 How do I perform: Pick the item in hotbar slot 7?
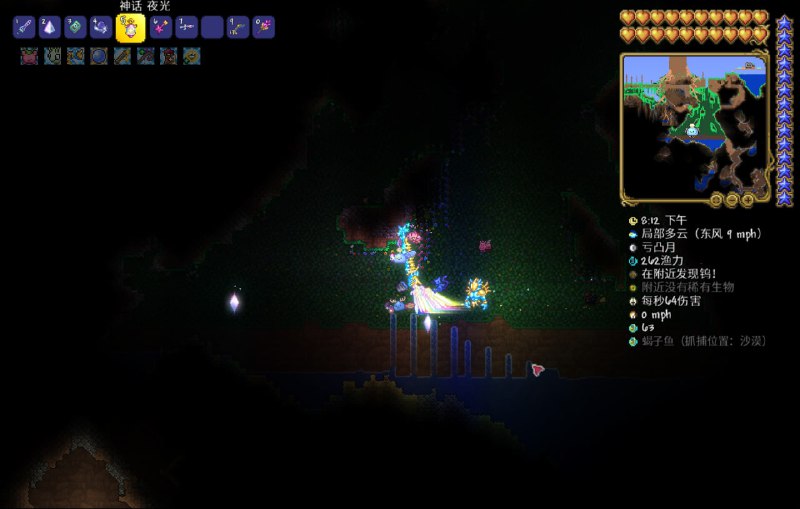[186, 28]
